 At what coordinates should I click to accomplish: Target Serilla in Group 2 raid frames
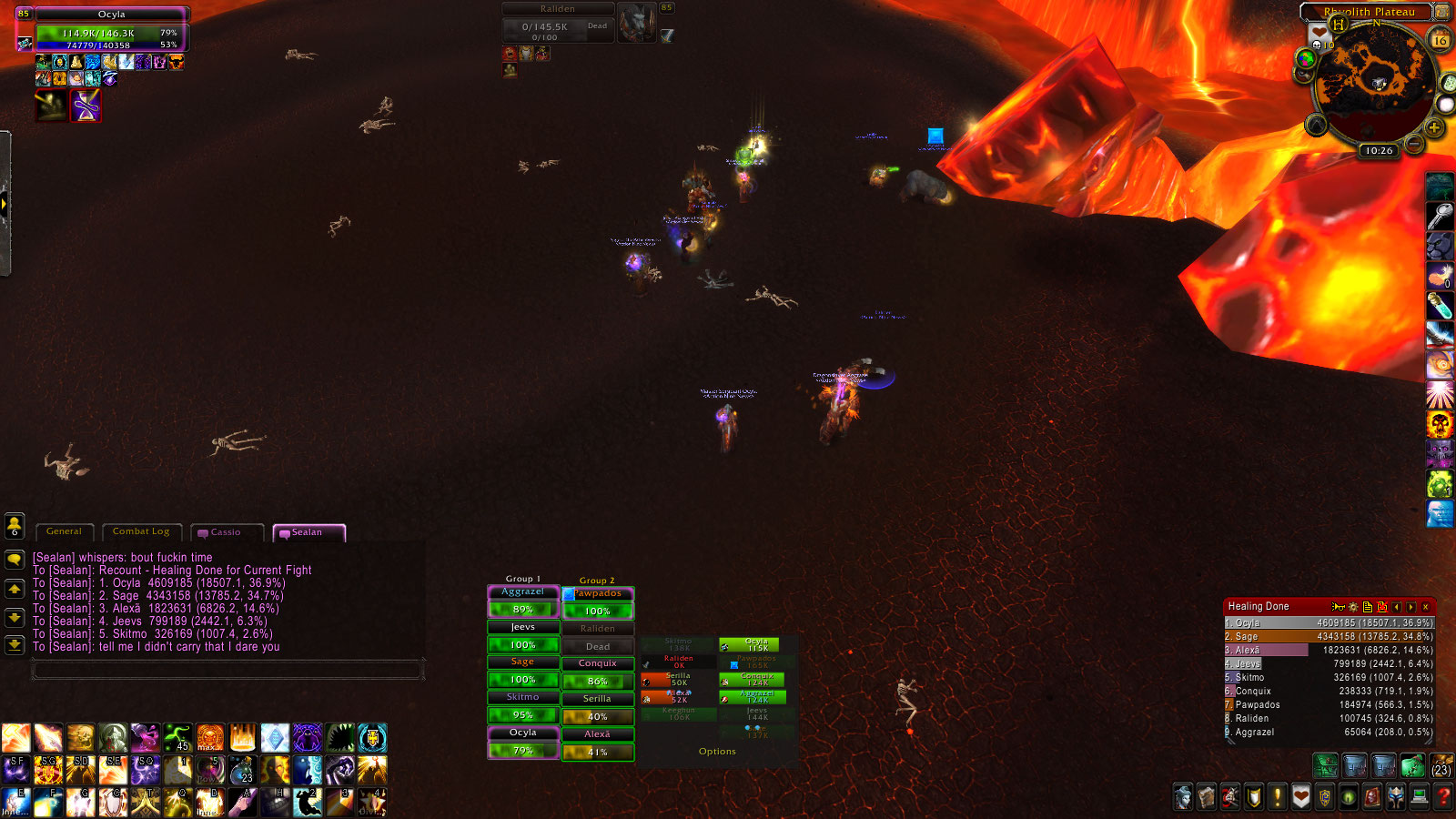coord(597,699)
